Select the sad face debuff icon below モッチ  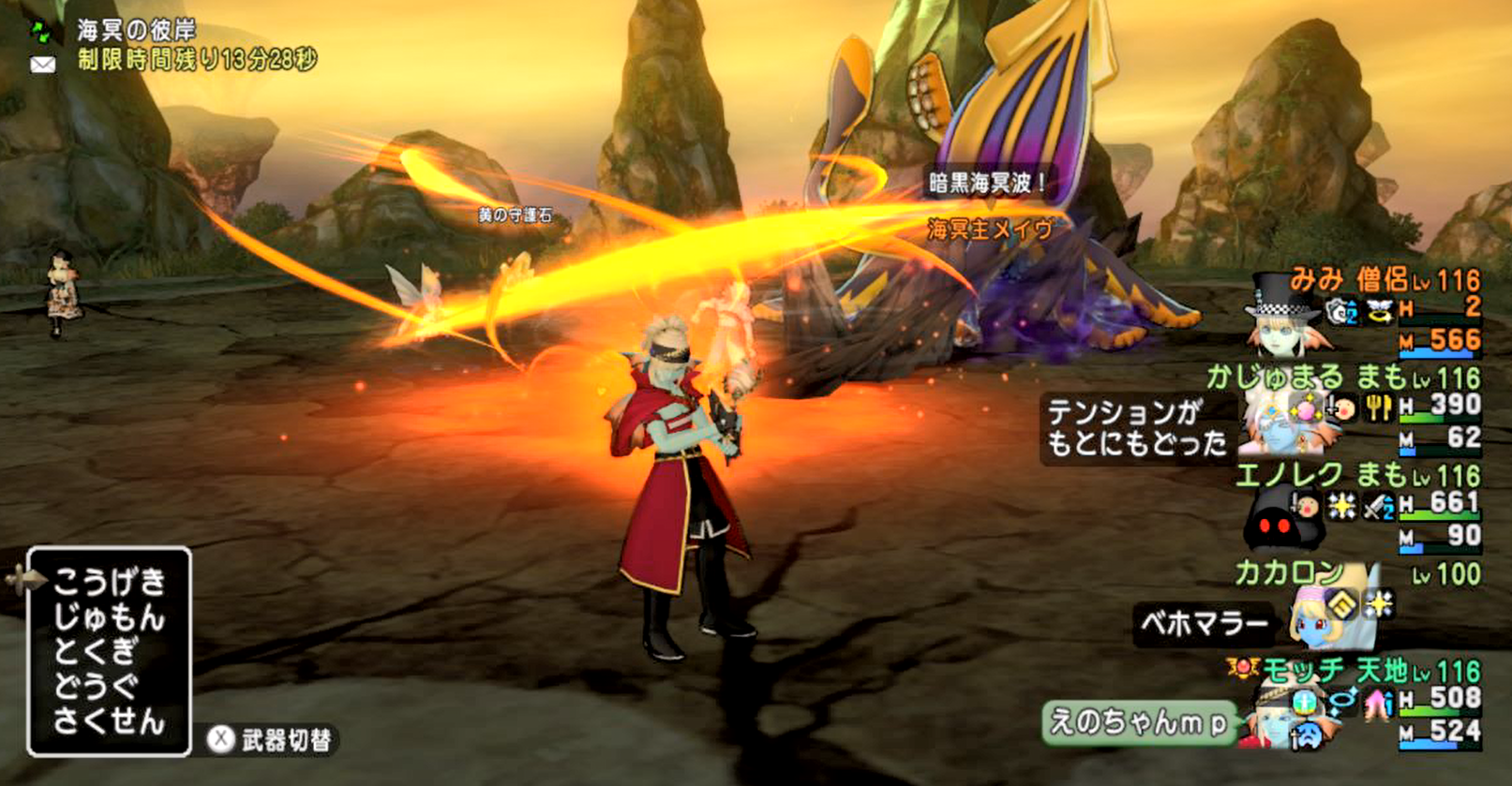click(x=1309, y=735)
